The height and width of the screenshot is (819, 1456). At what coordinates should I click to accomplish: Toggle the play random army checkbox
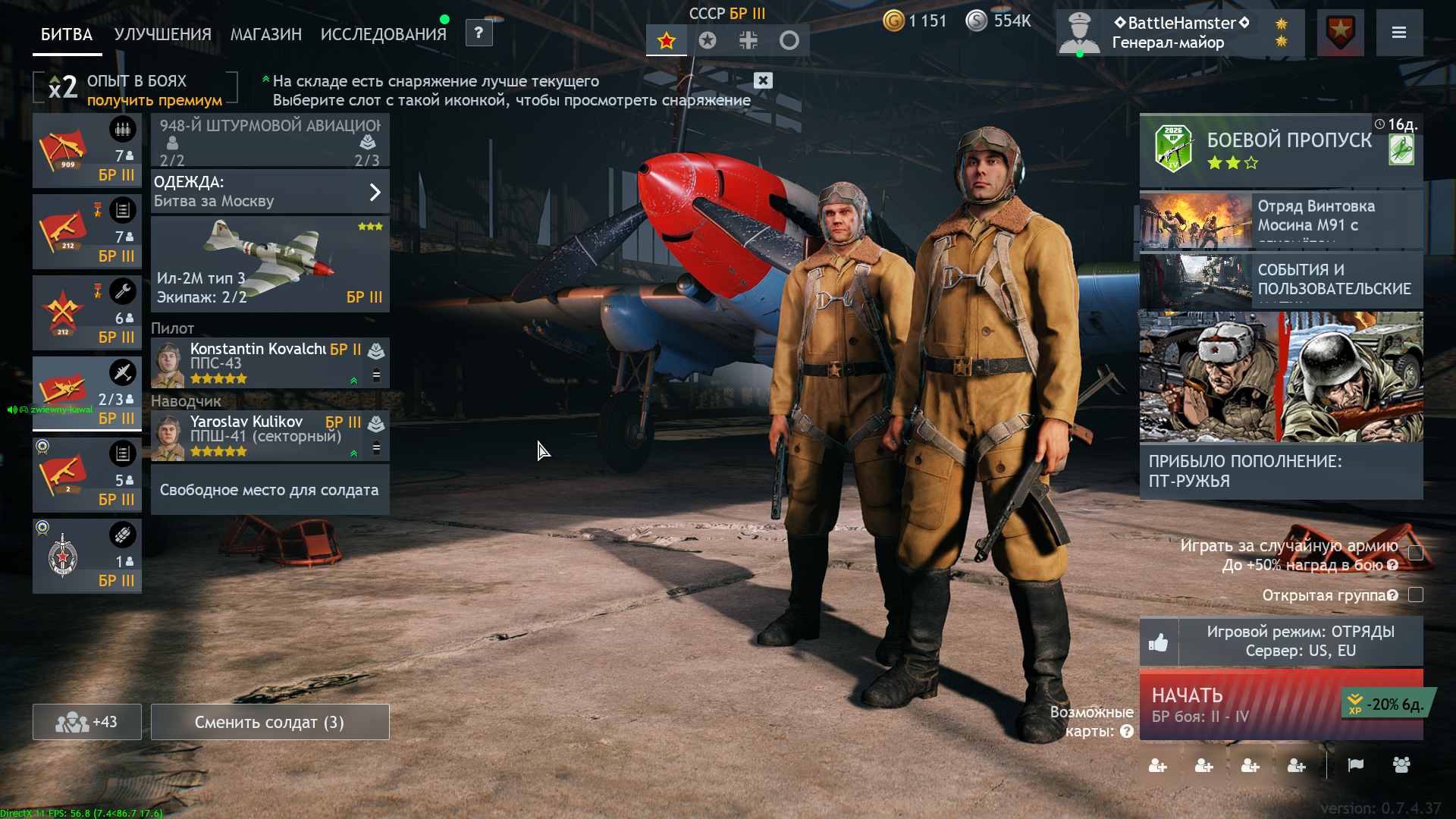[1415, 553]
